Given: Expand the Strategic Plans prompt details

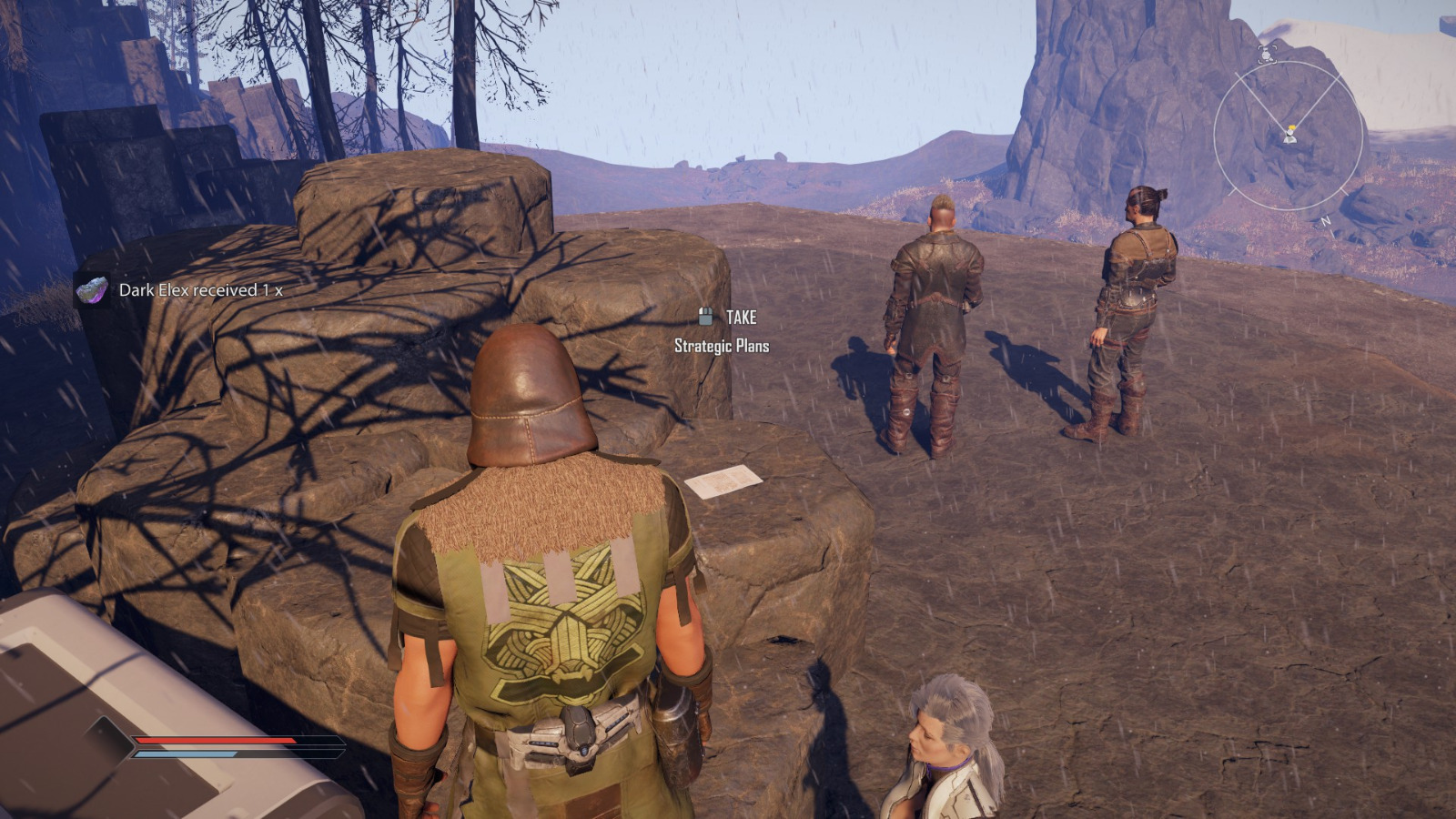Looking at the screenshot, I should (x=721, y=346).
